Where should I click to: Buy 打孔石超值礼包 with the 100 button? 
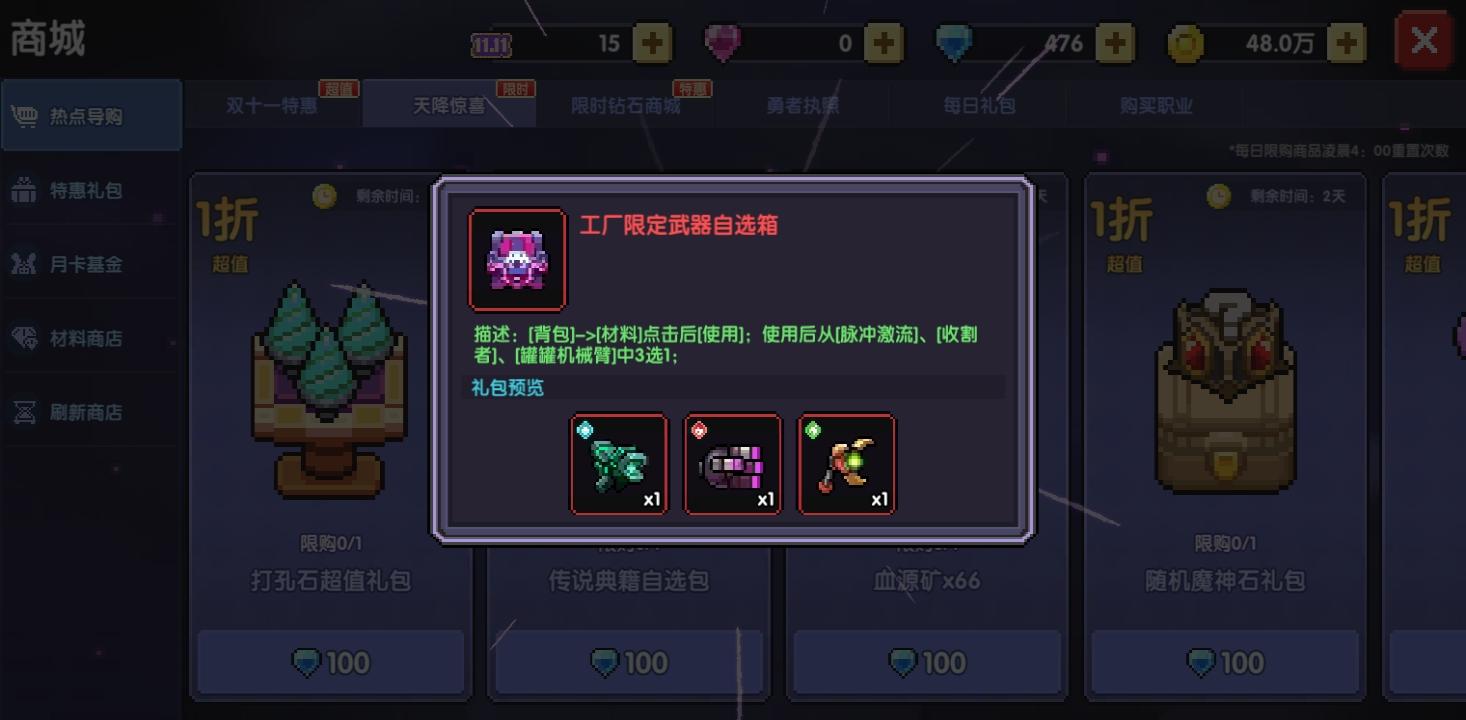pyautogui.click(x=330, y=662)
